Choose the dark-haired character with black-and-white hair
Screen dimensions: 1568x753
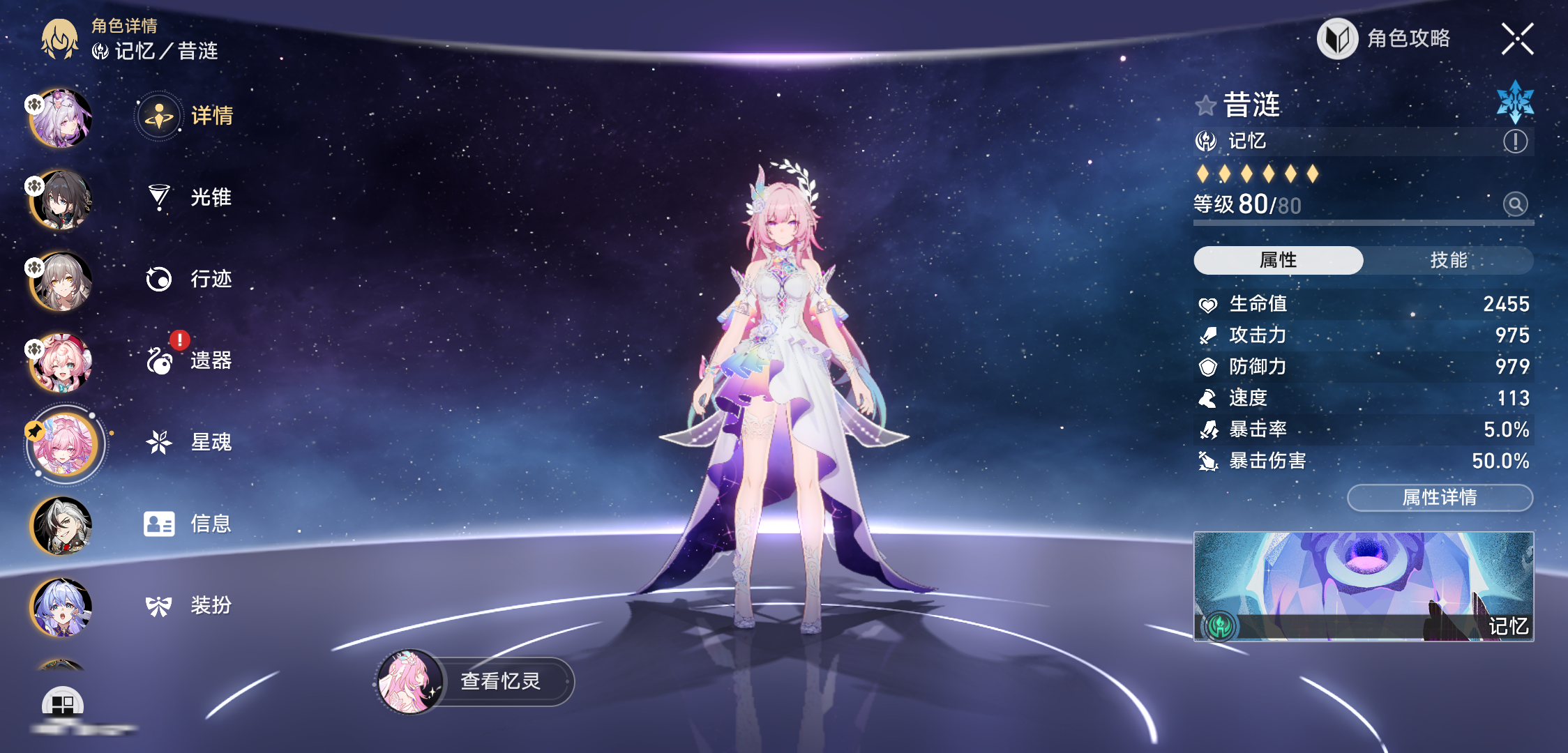click(x=61, y=526)
